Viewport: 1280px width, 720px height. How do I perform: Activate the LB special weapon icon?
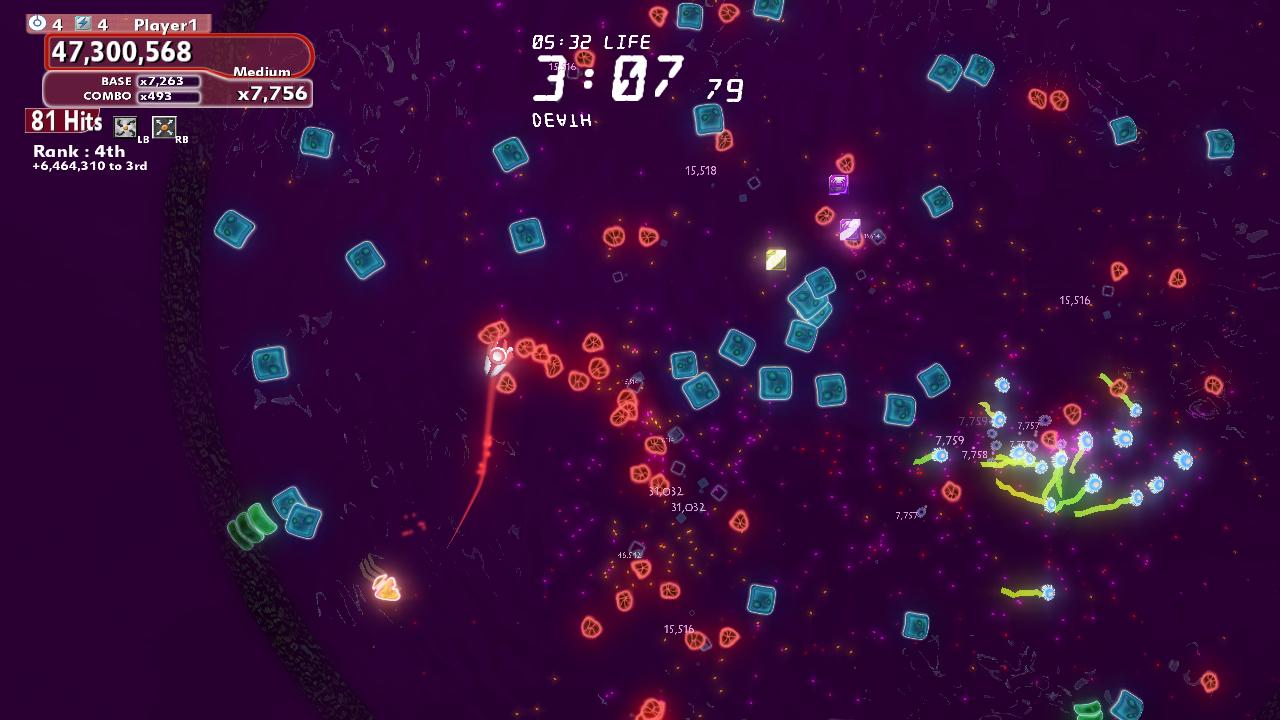pos(123,126)
